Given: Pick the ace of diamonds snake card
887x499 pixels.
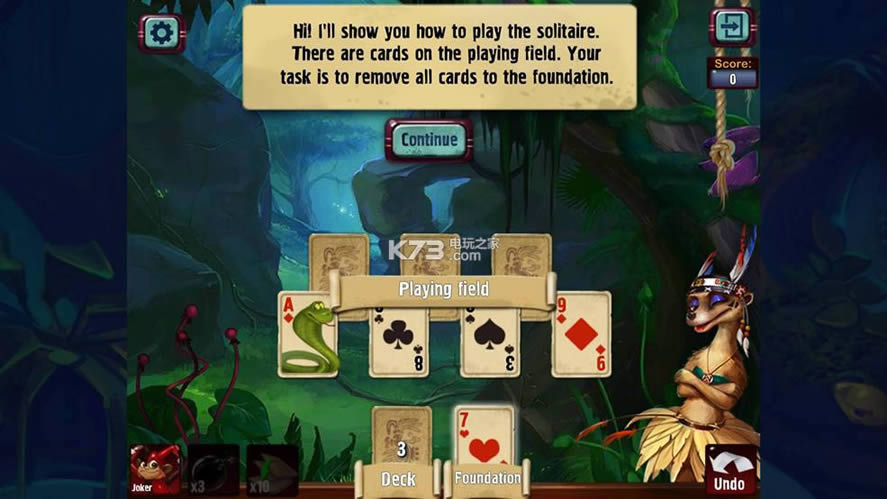Looking at the screenshot, I should point(307,336).
